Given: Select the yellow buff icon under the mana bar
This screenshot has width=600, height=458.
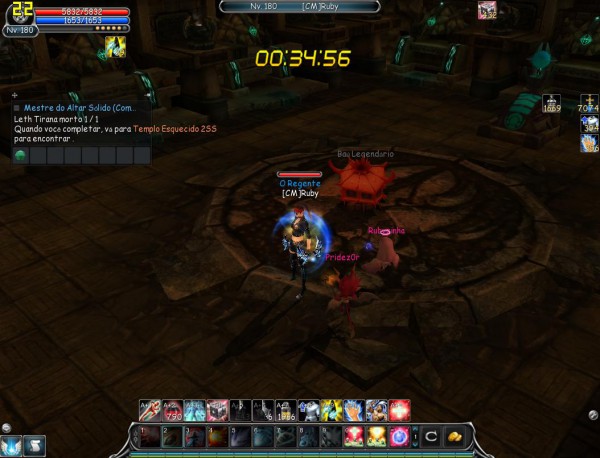Looking at the screenshot, I should (x=116, y=46).
